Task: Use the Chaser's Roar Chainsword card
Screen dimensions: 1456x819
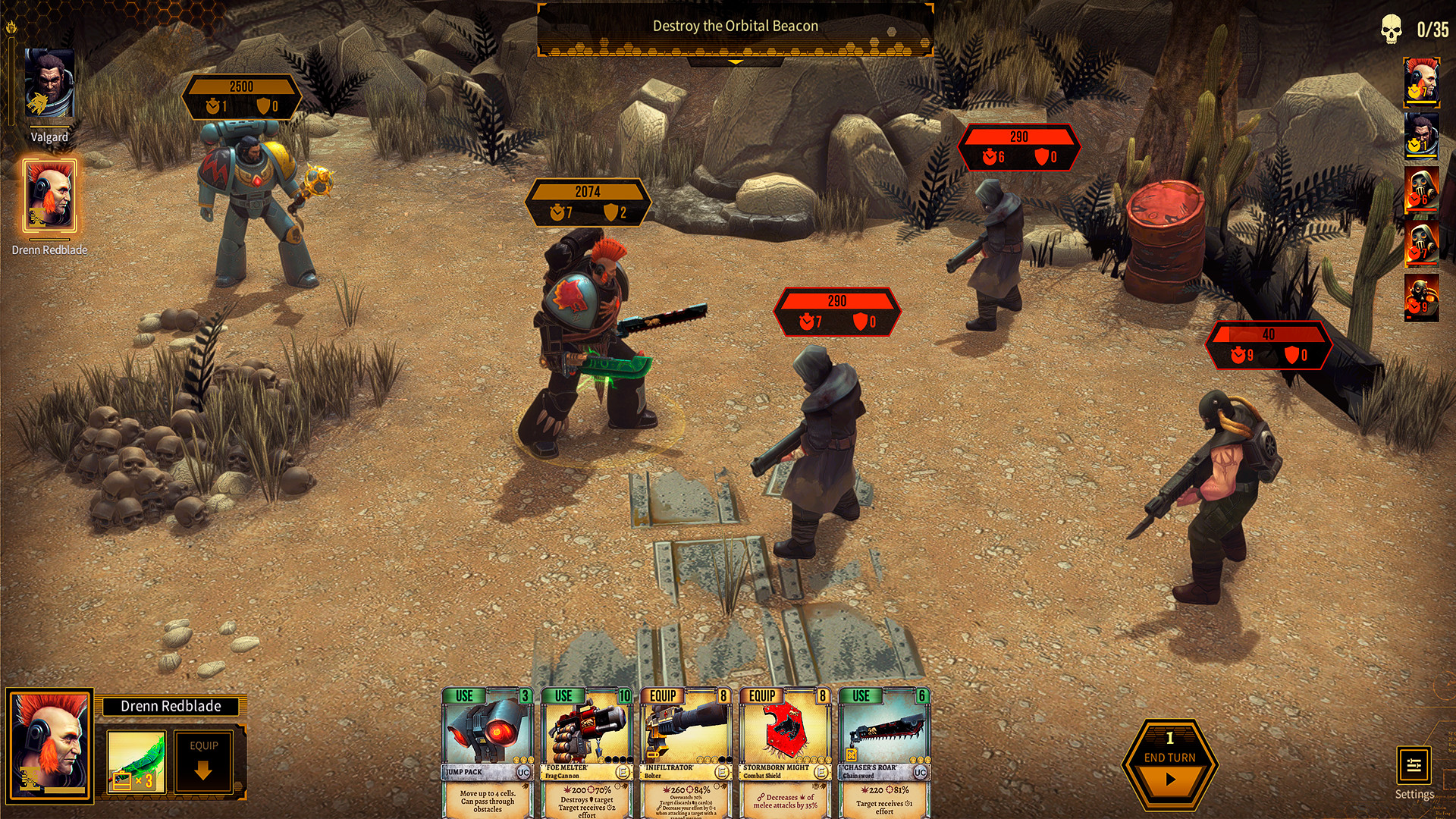Action: 885,751
